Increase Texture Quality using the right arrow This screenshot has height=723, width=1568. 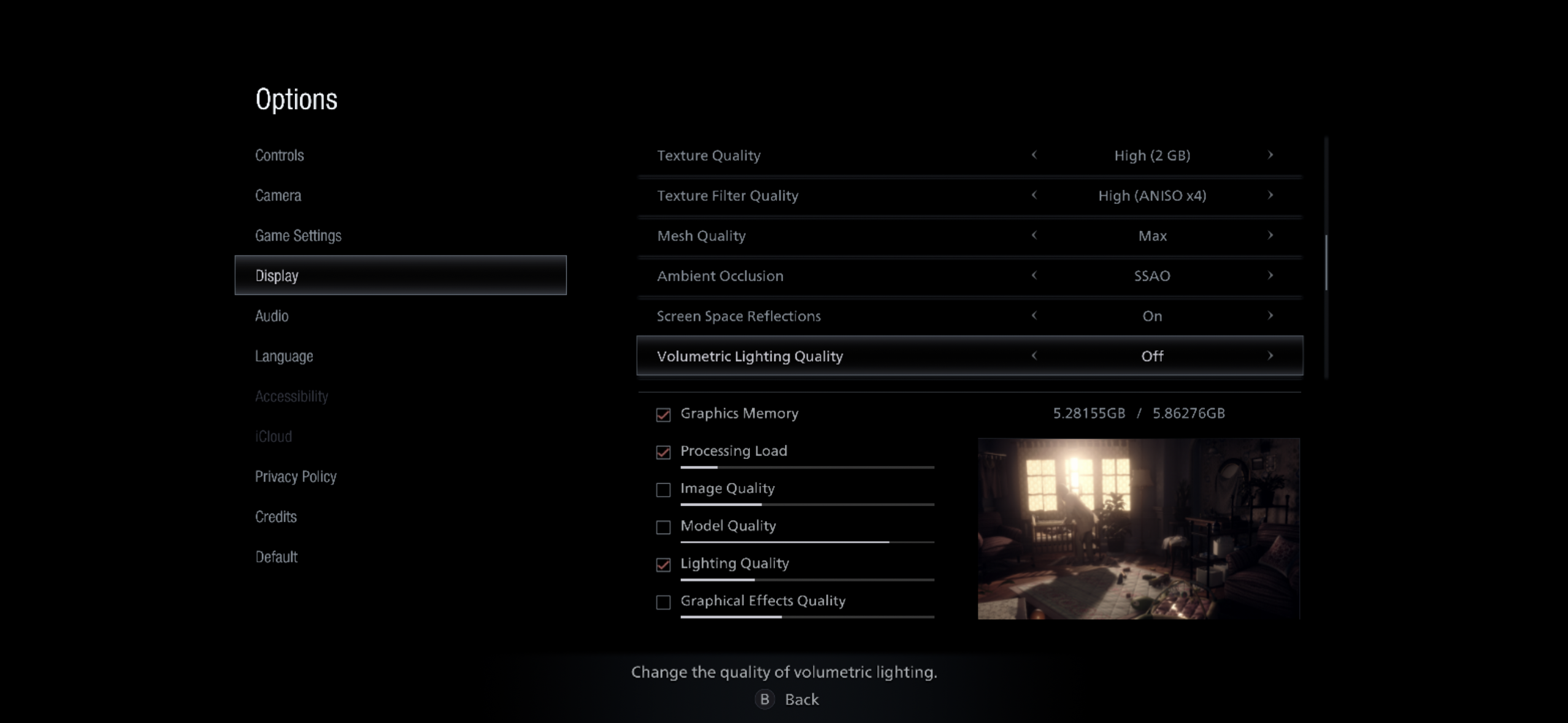coord(1271,155)
